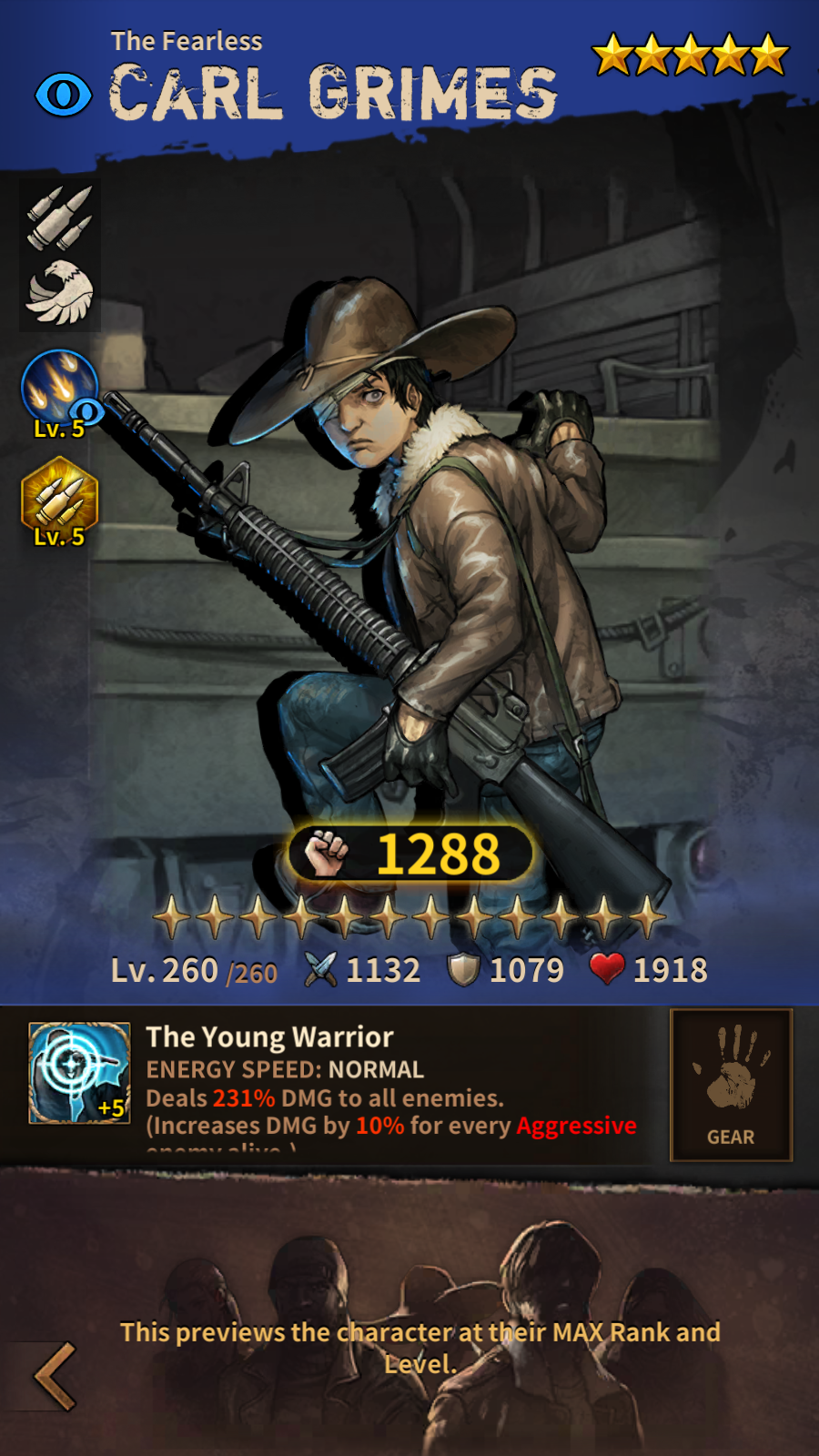Tap the three bullets class icon
The width and height of the screenshot is (819, 1456).
pos(60,217)
